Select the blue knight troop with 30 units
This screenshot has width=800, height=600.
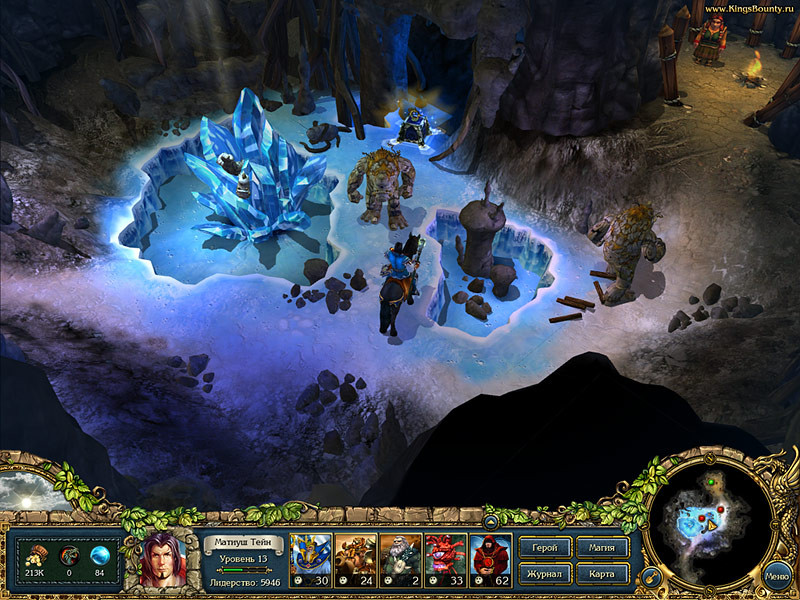pyautogui.click(x=310, y=559)
